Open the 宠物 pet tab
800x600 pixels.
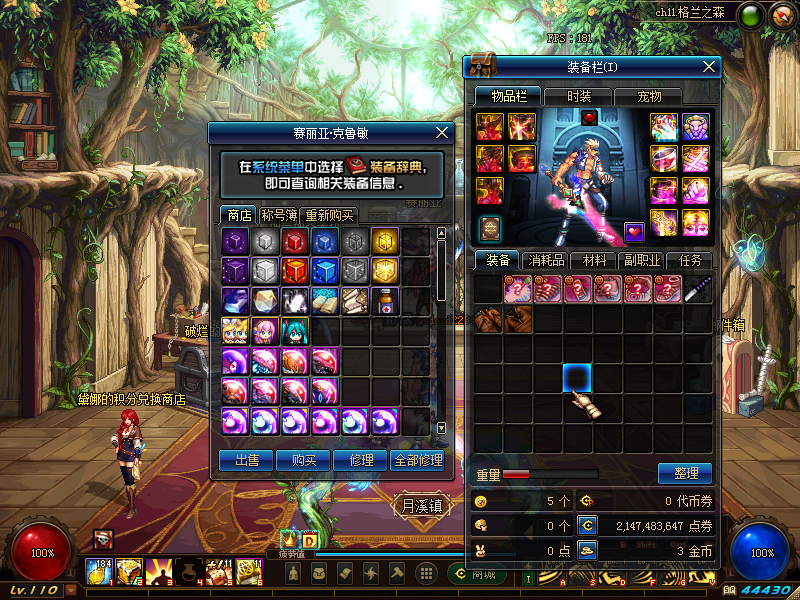[x=649, y=96]
